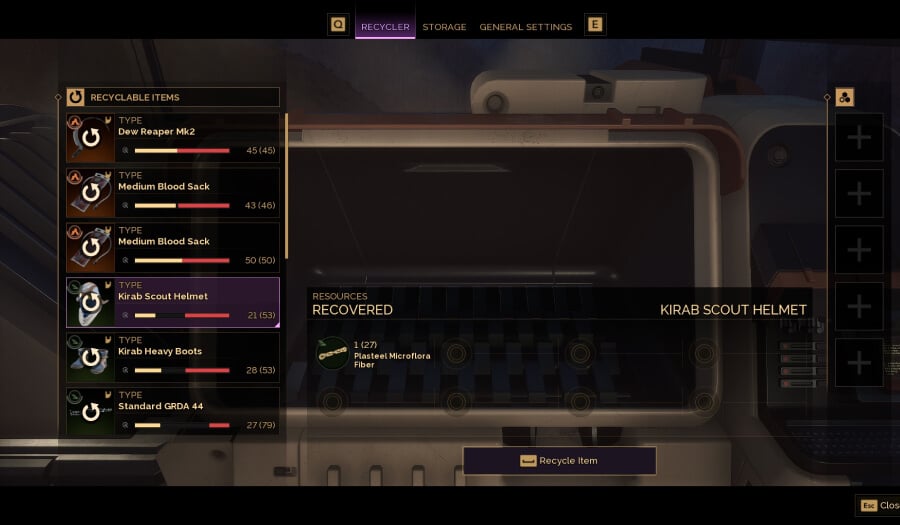Switch to the Recycler tab

point(385,27)
